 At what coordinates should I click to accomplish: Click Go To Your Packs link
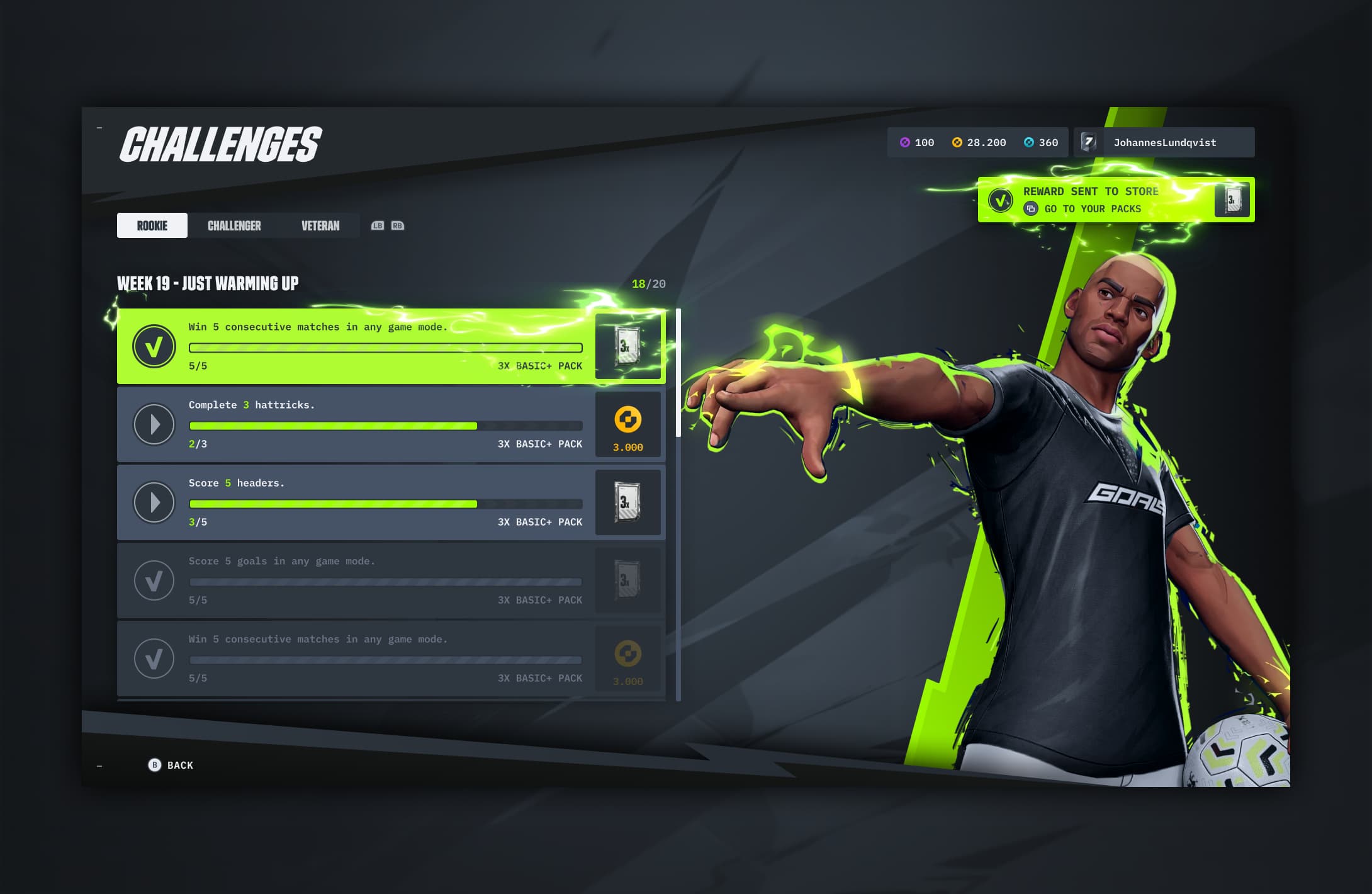click(1092, 208)
